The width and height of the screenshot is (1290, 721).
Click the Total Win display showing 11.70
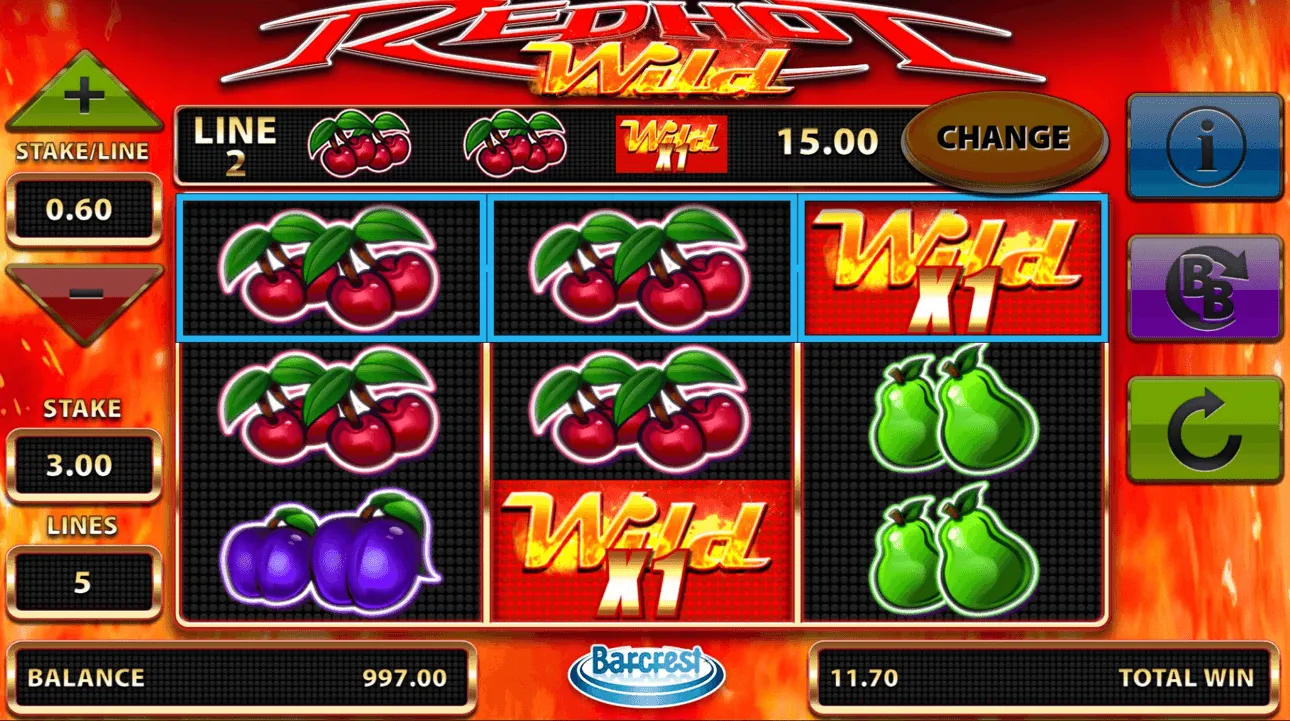coord(1040,678)
